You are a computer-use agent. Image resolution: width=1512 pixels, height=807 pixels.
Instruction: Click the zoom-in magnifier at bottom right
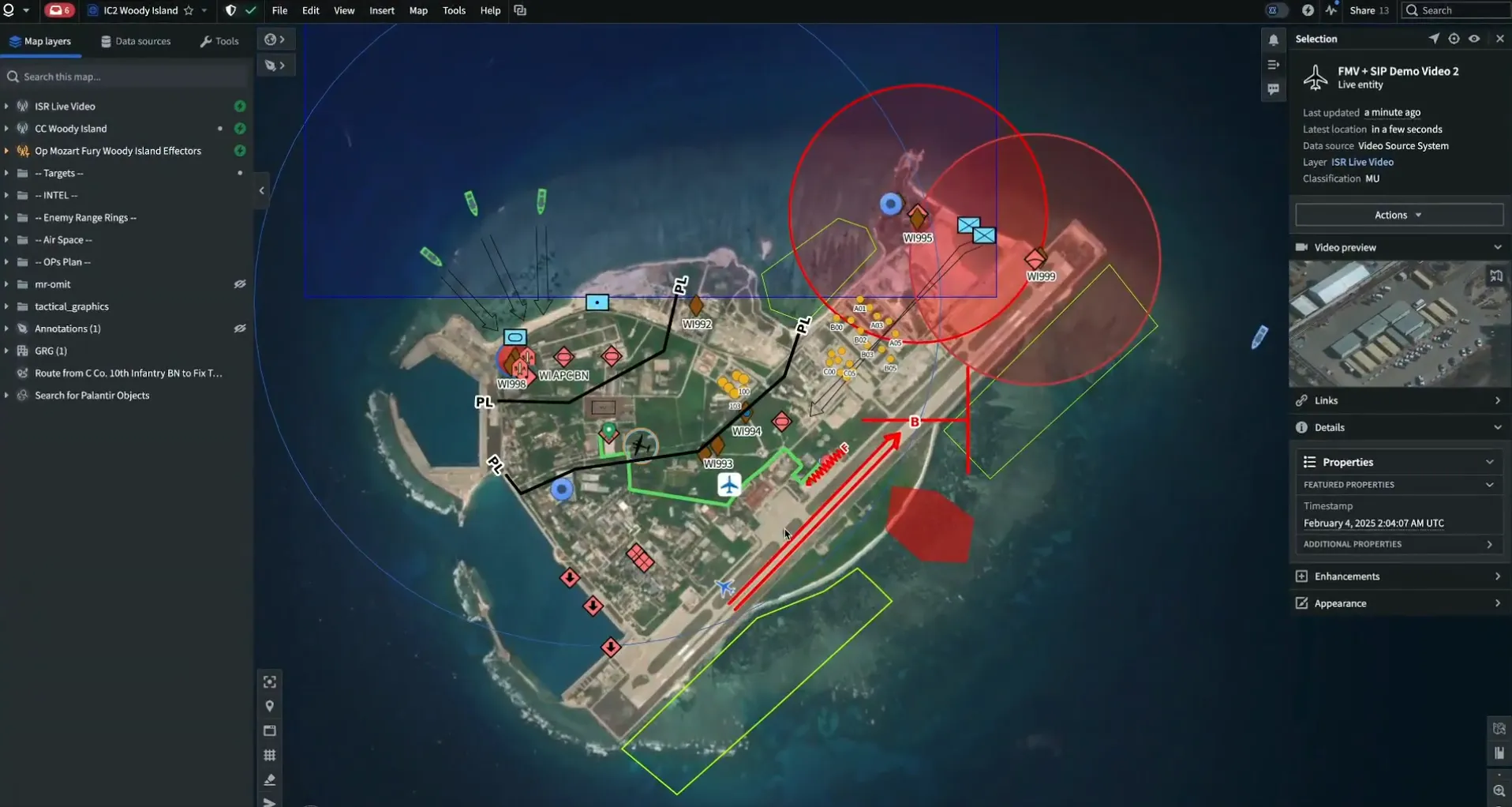pos(1498,789)
